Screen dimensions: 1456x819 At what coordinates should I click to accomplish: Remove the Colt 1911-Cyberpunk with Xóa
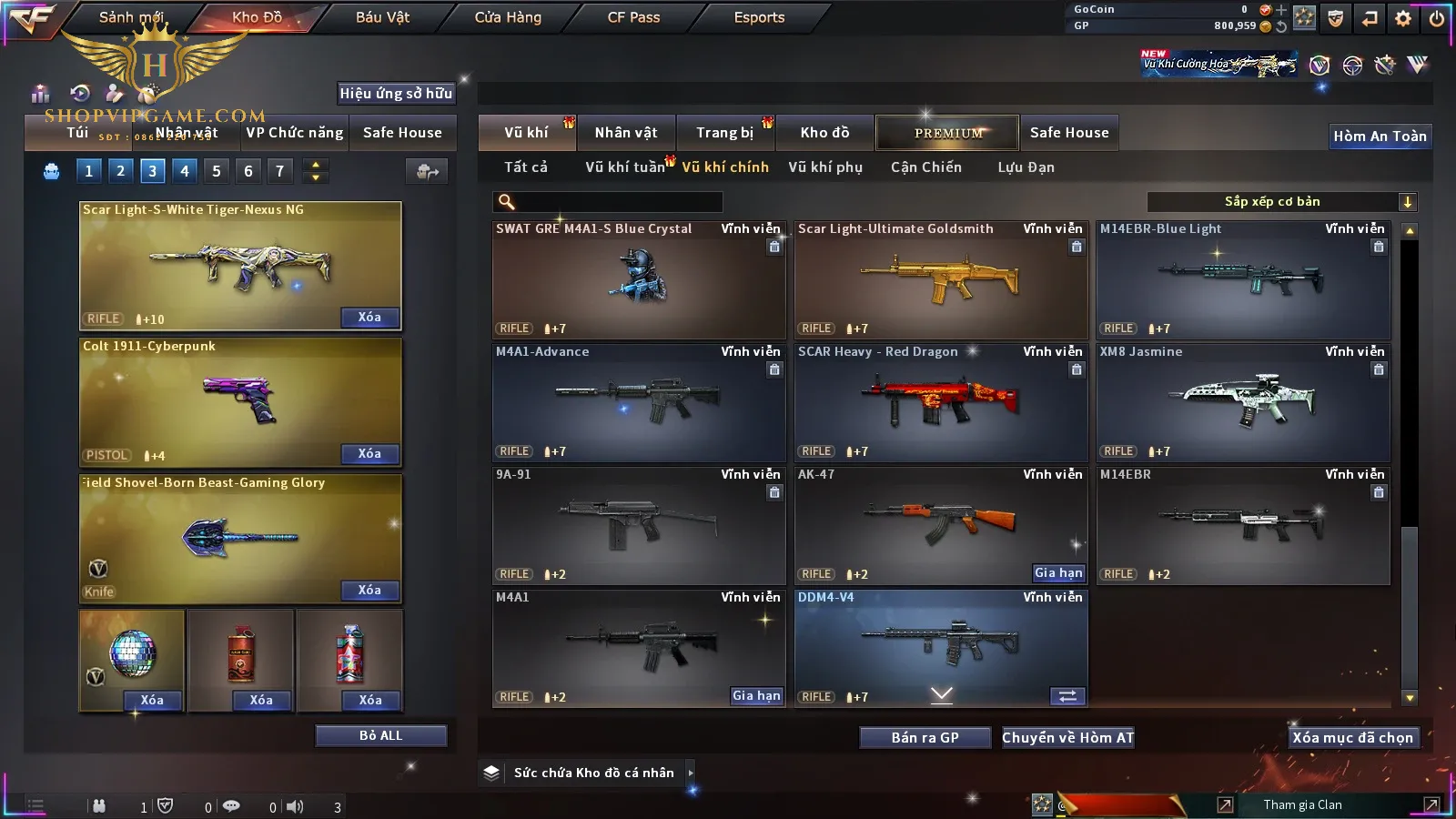point(369,454)
